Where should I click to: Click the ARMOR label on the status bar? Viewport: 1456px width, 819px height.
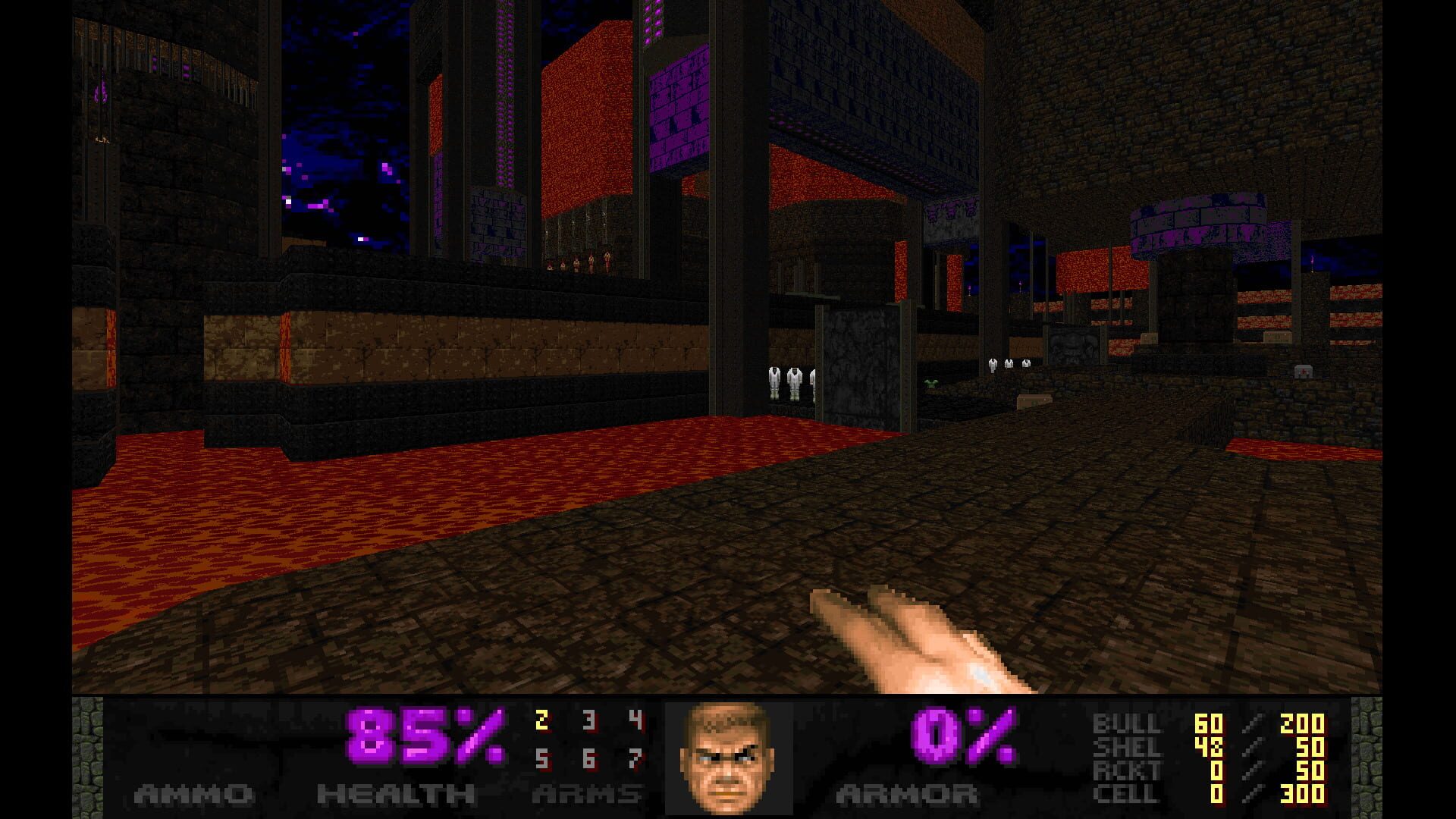coord(906,794)
